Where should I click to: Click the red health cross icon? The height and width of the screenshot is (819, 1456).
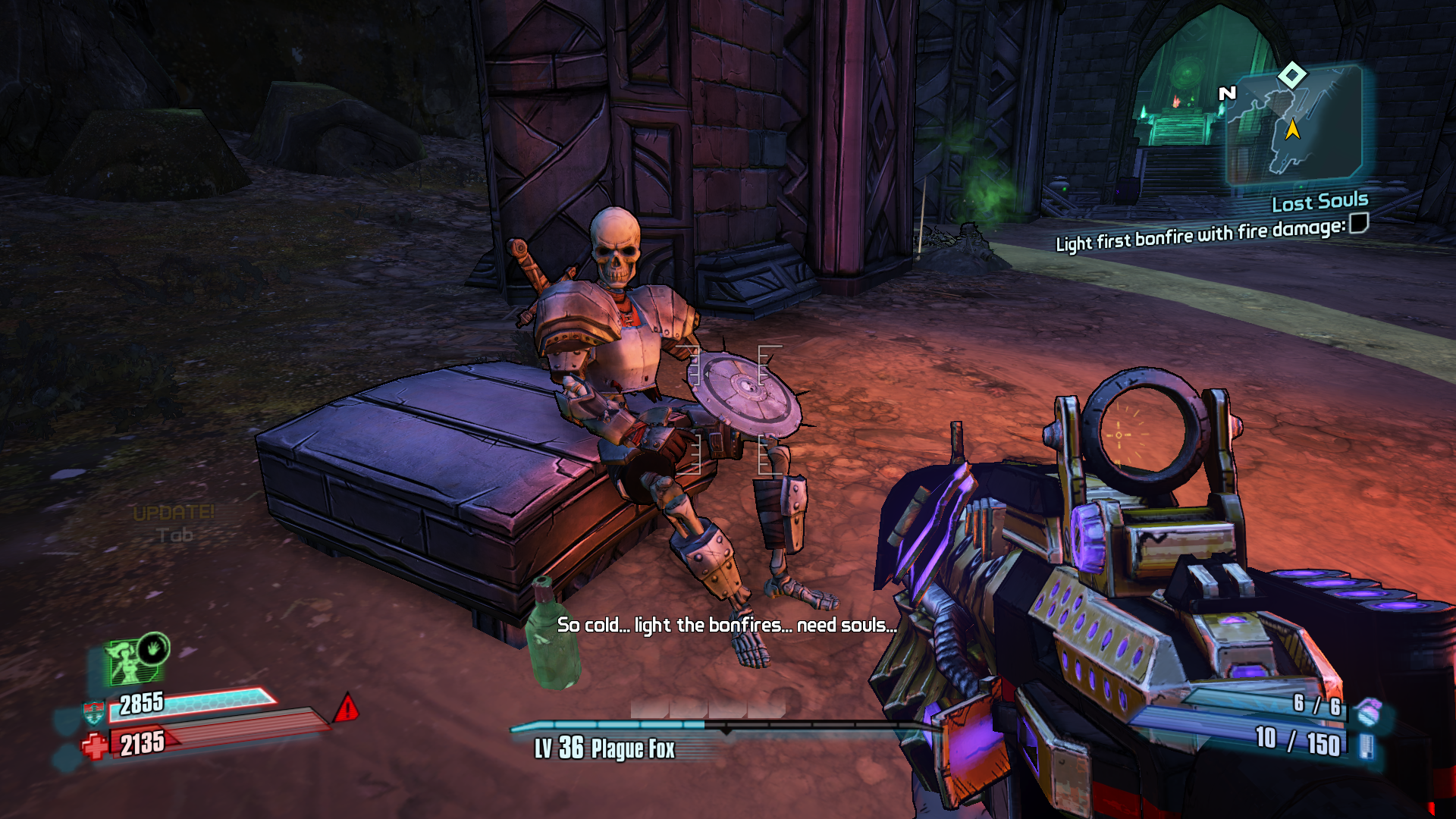point(96,745)
